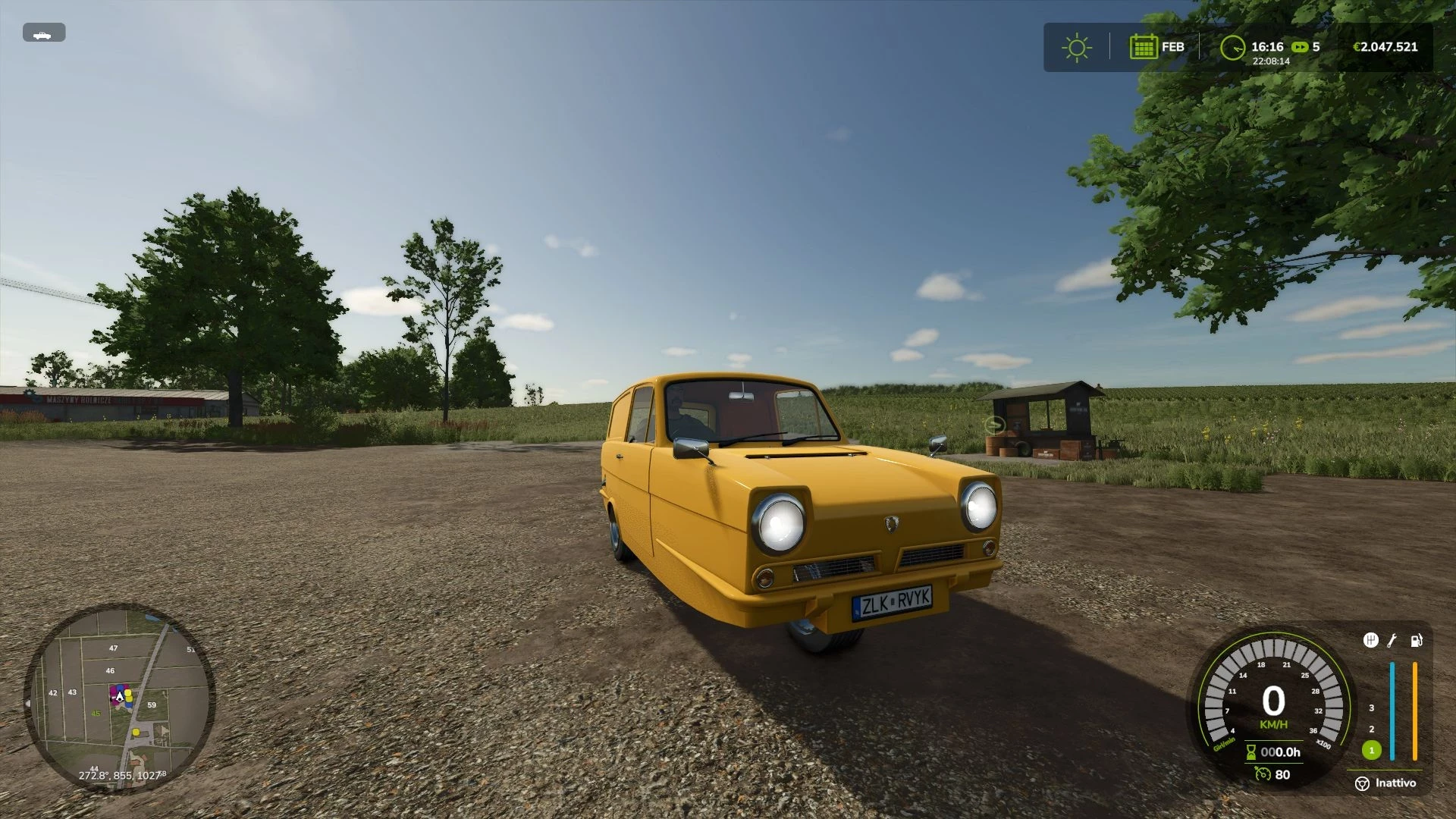Screen dimensions: 1456x819
Task: Activate the Inattivo cruise control status
Action: coord(1395,783)
